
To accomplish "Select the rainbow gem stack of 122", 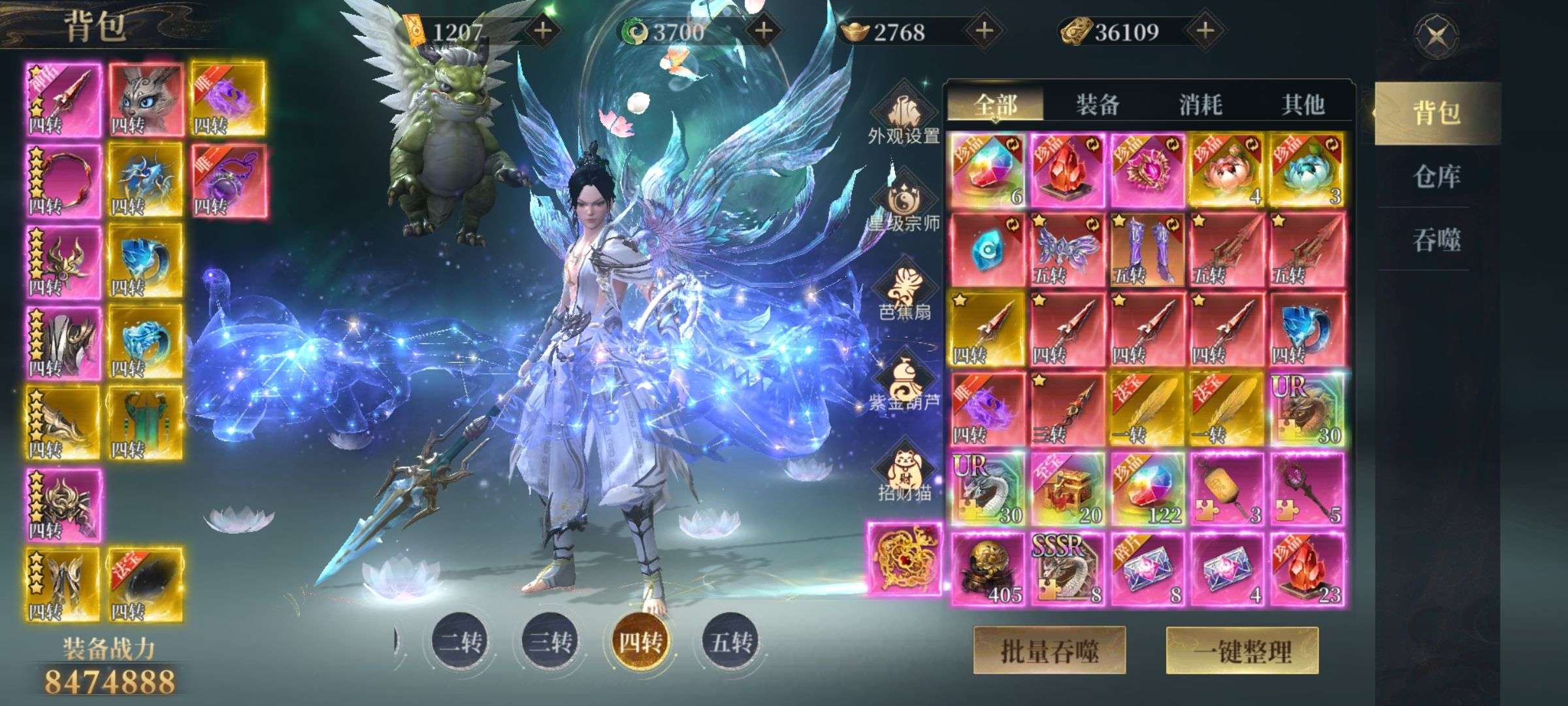I will [1147, 490].
